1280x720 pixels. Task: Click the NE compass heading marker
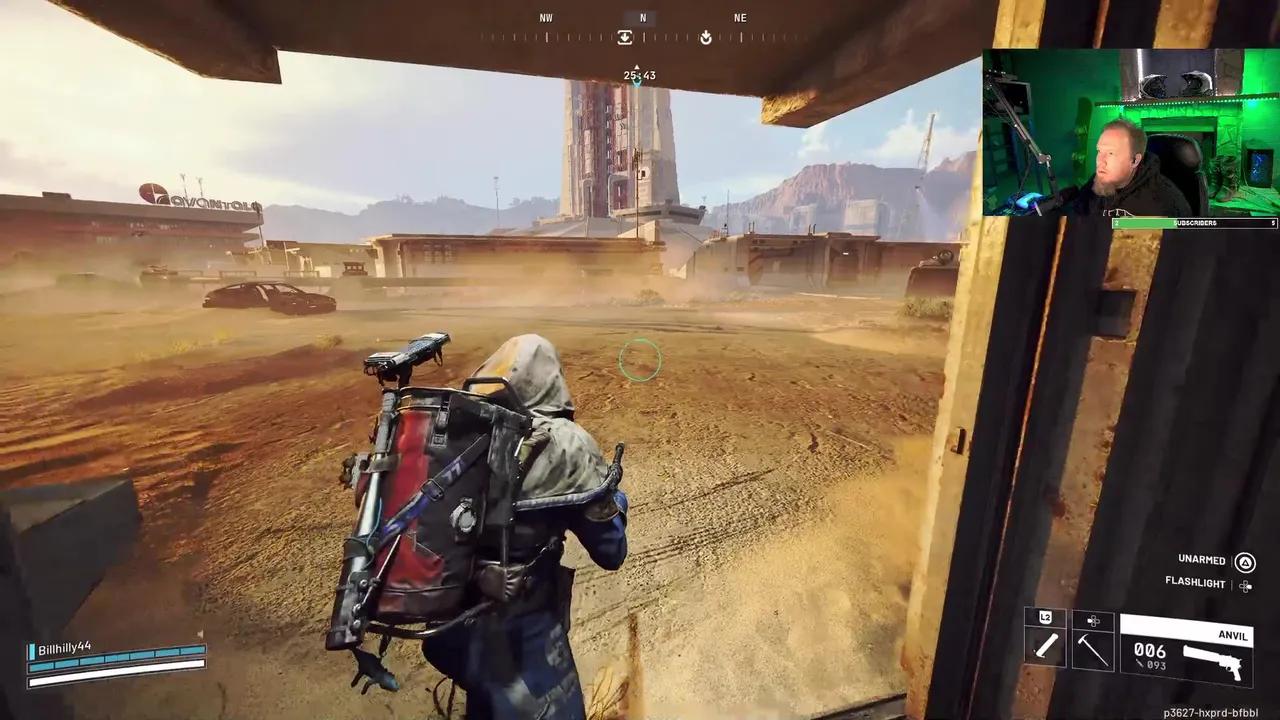click(740, 17)
